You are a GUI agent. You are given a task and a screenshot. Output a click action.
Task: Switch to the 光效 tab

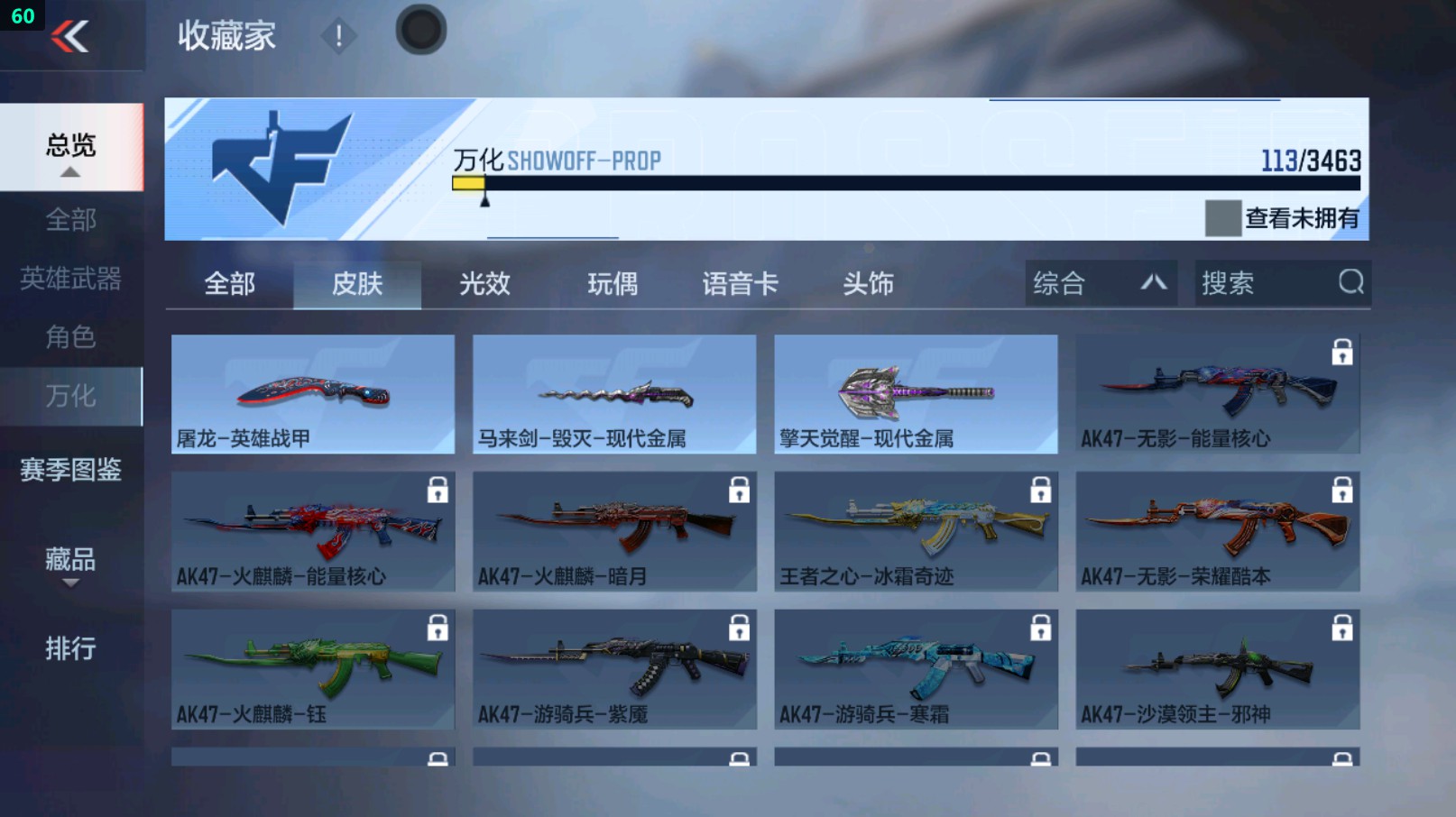485,283
